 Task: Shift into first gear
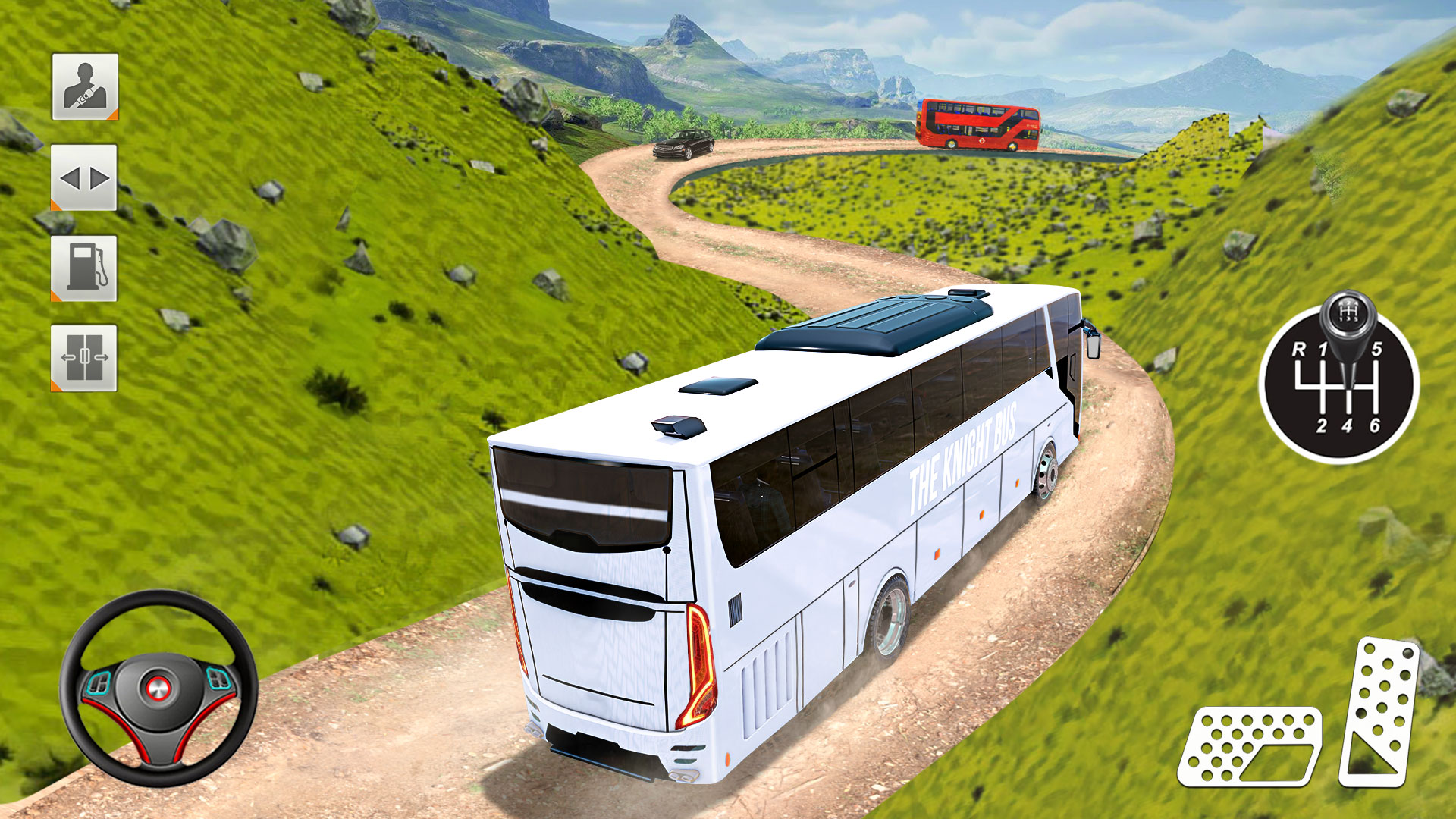(1322, 348)
